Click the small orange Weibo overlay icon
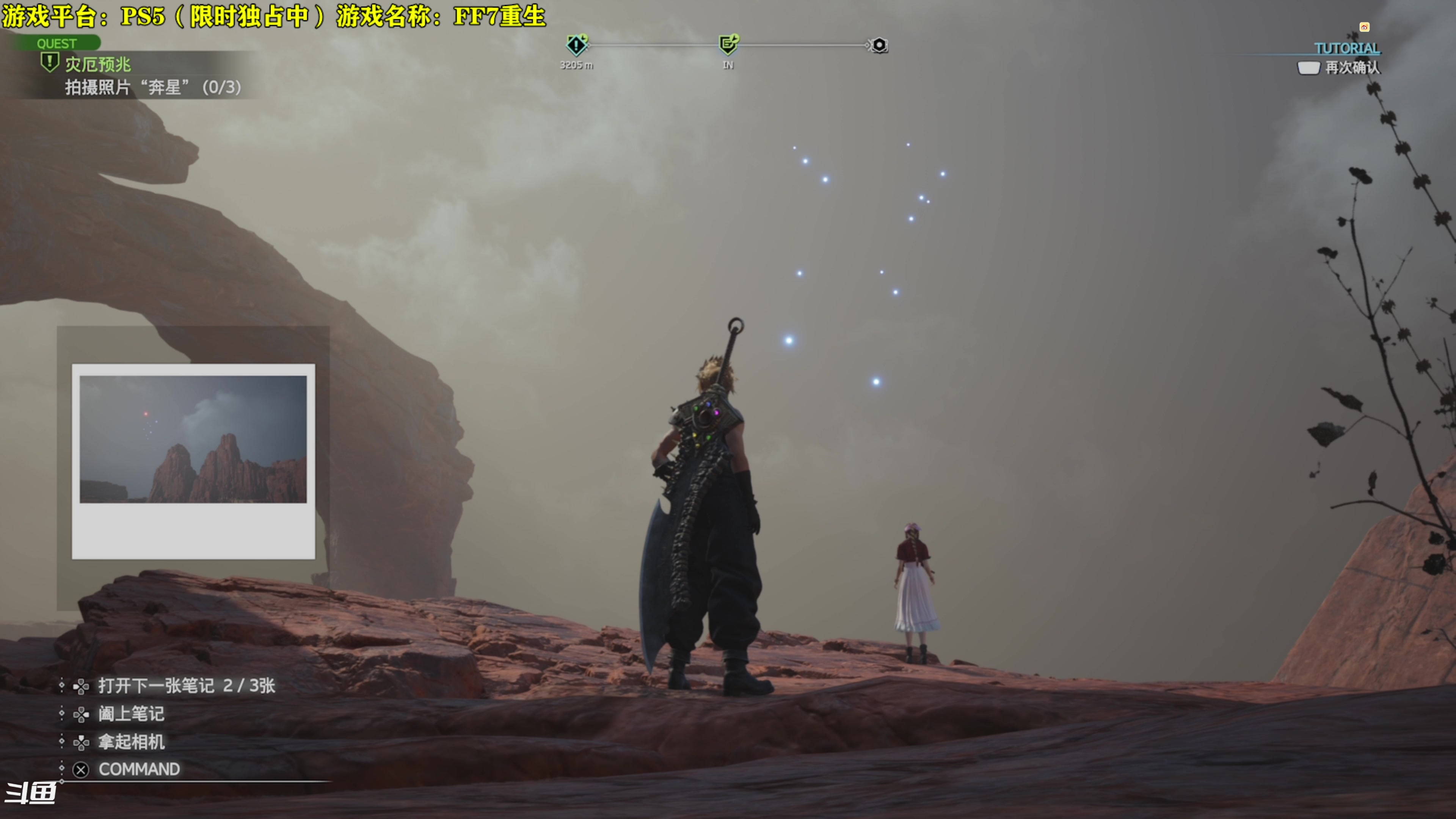The height and width of the screenshot is (819, 1456). tap(1365, 27)
